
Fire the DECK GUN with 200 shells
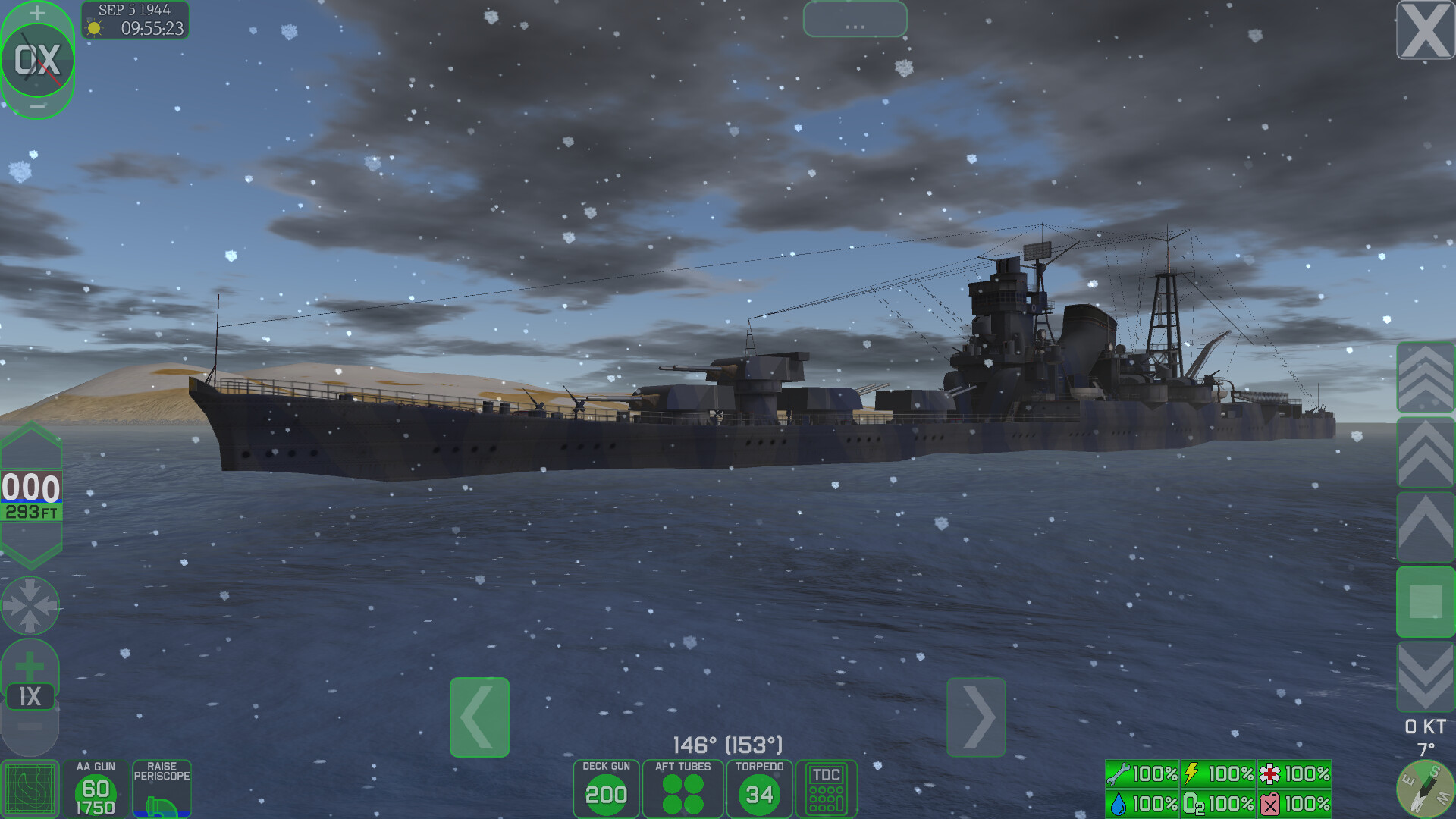coord(605,789)
